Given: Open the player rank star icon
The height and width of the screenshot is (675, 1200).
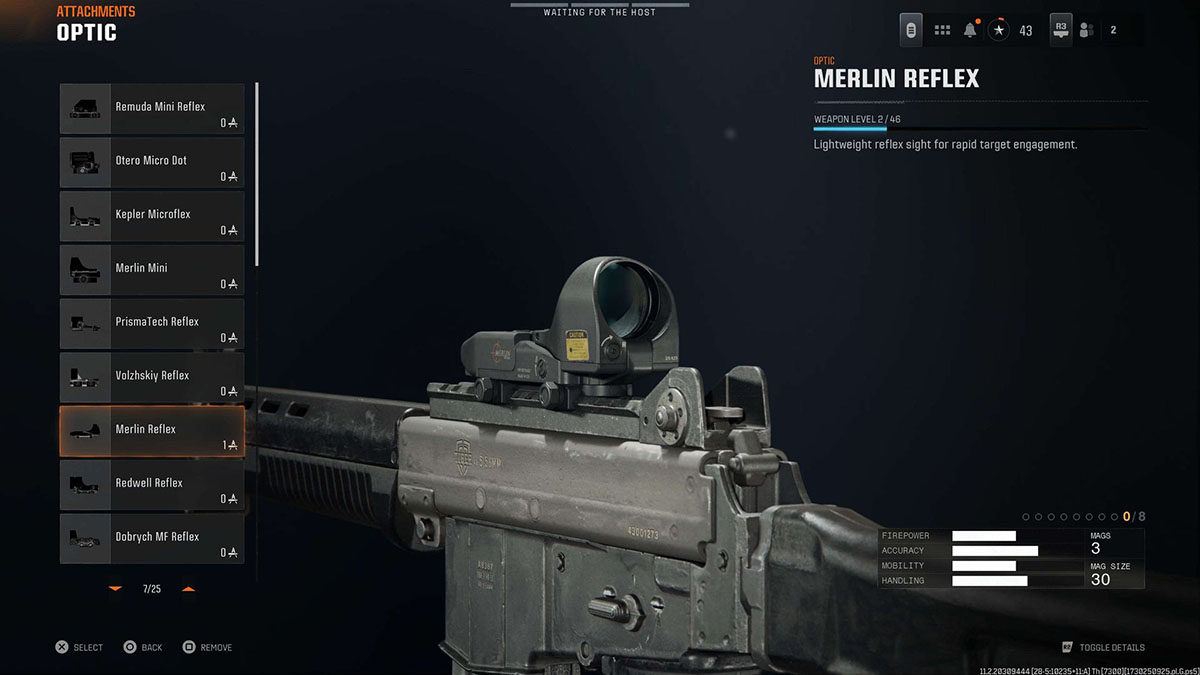Looking at the screenshot, I should 999,30.
